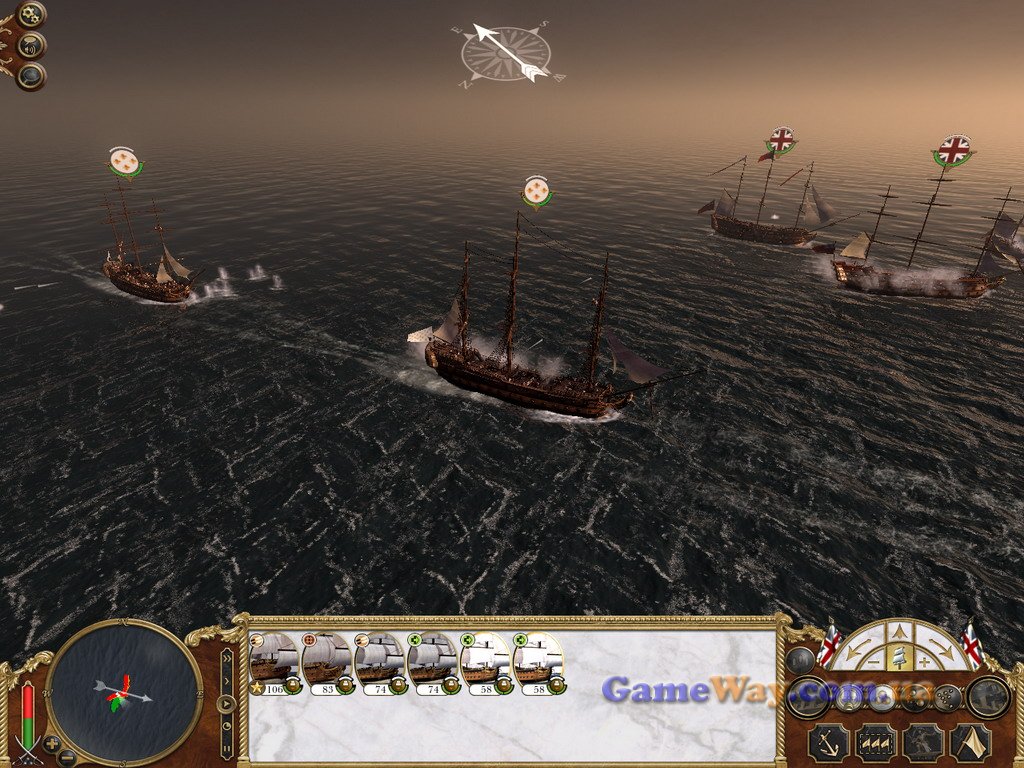
Task: Drop anchor with the anchor button
Action: click(x=829, y=742)
